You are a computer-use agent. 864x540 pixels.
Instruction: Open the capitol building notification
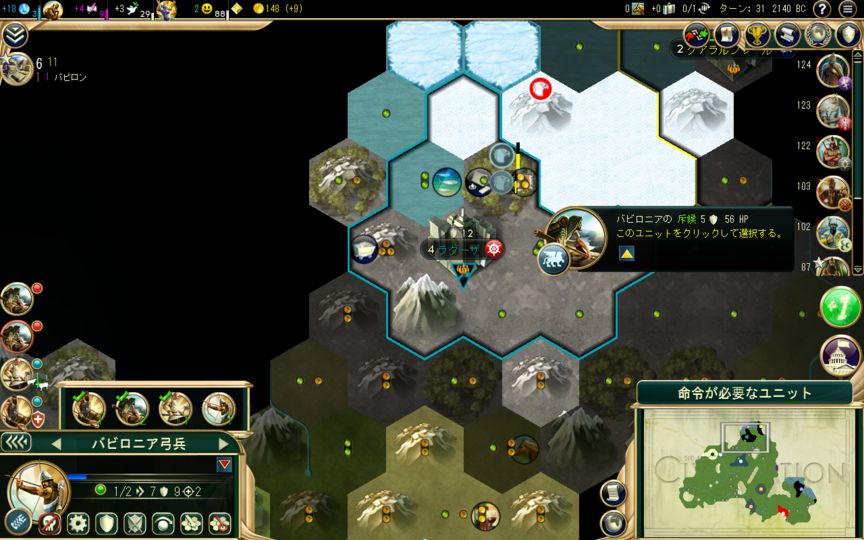(x=840, y=355)
